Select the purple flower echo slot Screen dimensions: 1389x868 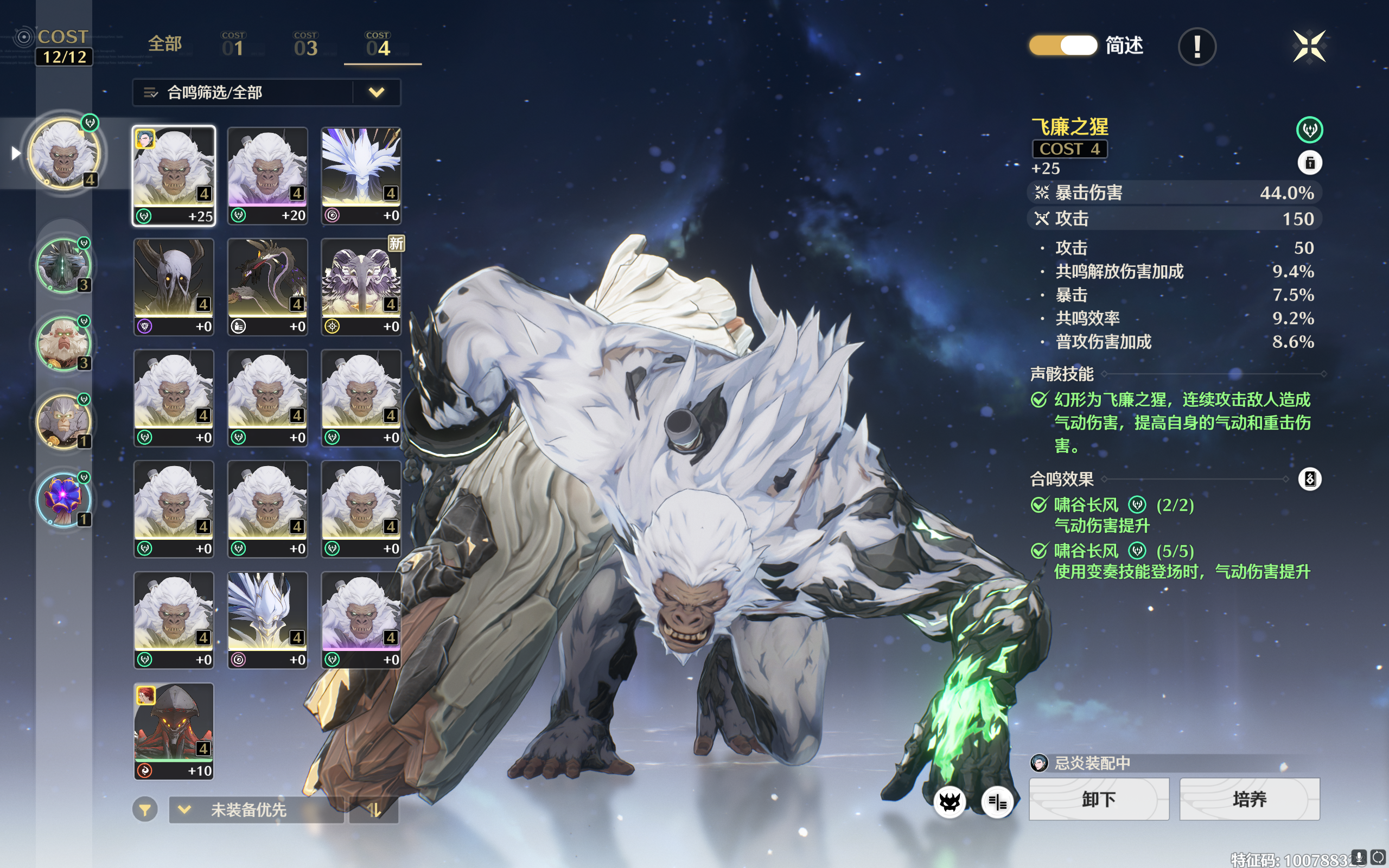coord(63,499)
